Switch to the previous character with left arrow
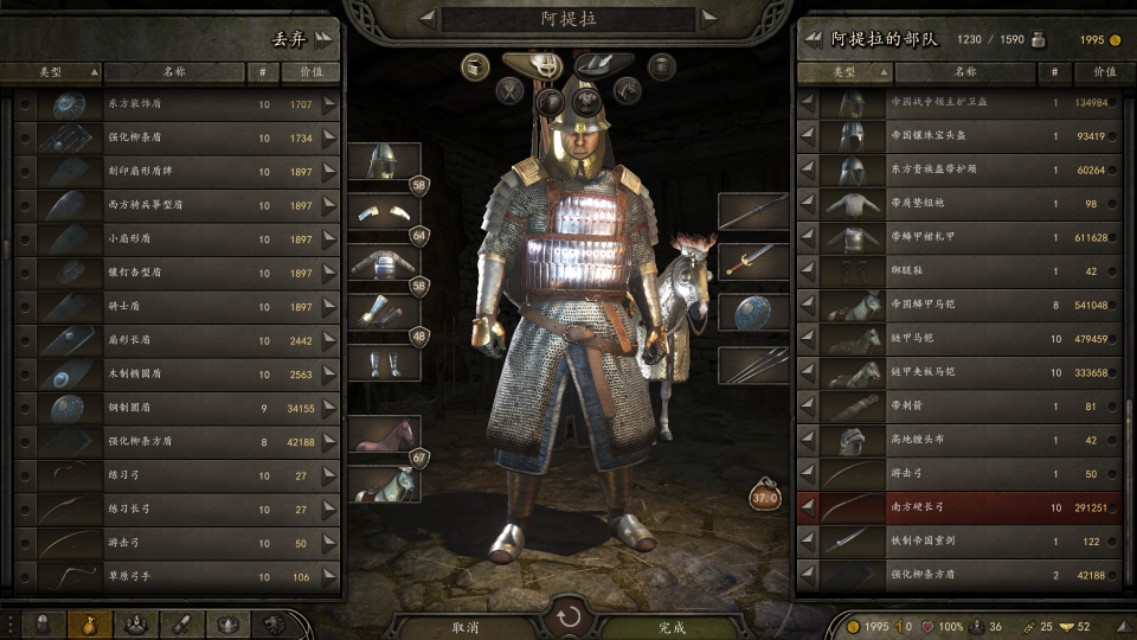This screenshot has width=1137, height=640. (427, 18)
